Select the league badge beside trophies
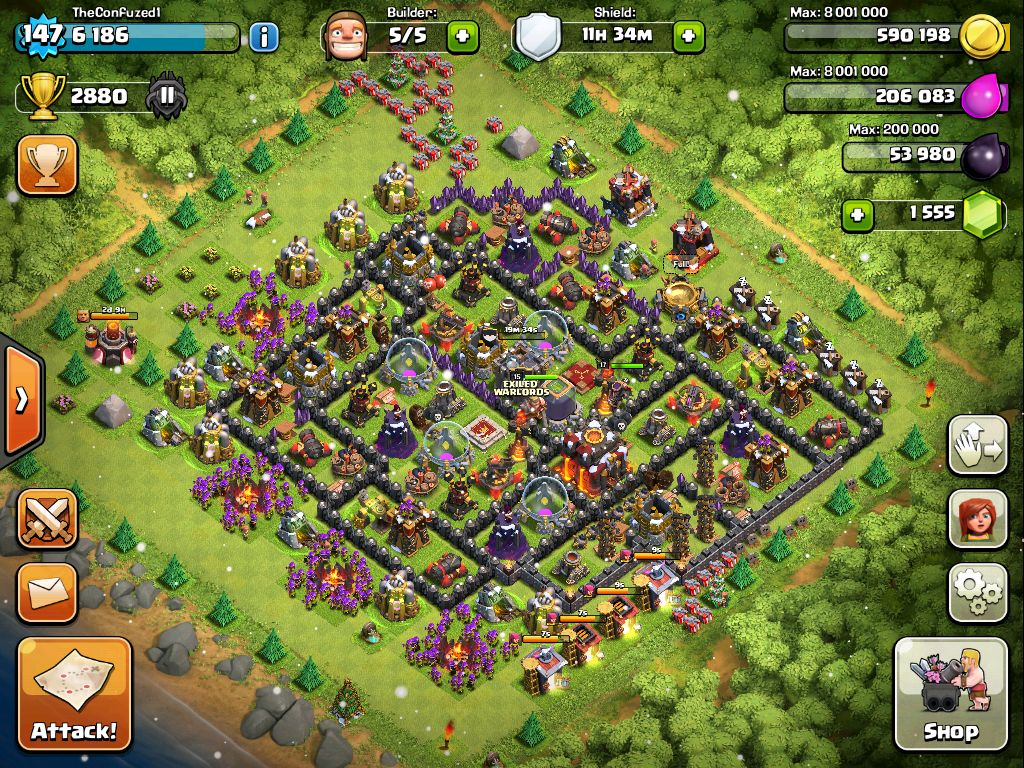Viewport: 1024px width, 768px height. tap(166, 97)
